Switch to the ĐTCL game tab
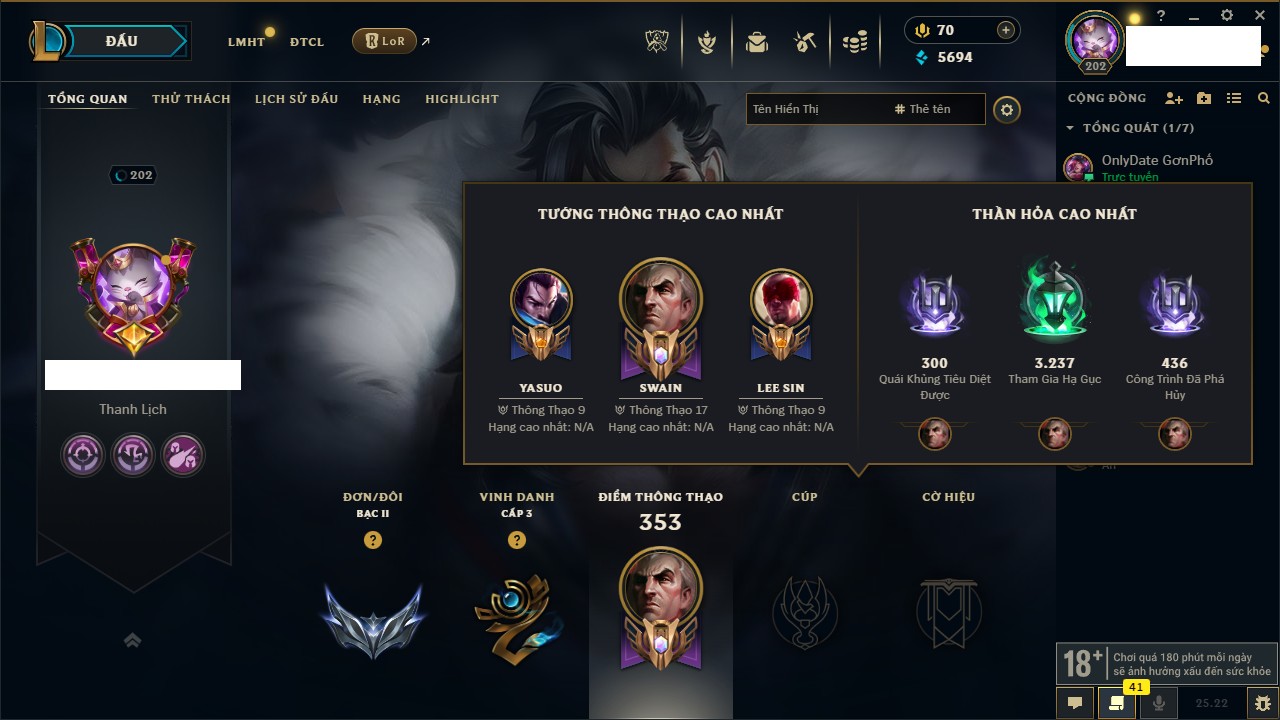 tap(307, 42)
